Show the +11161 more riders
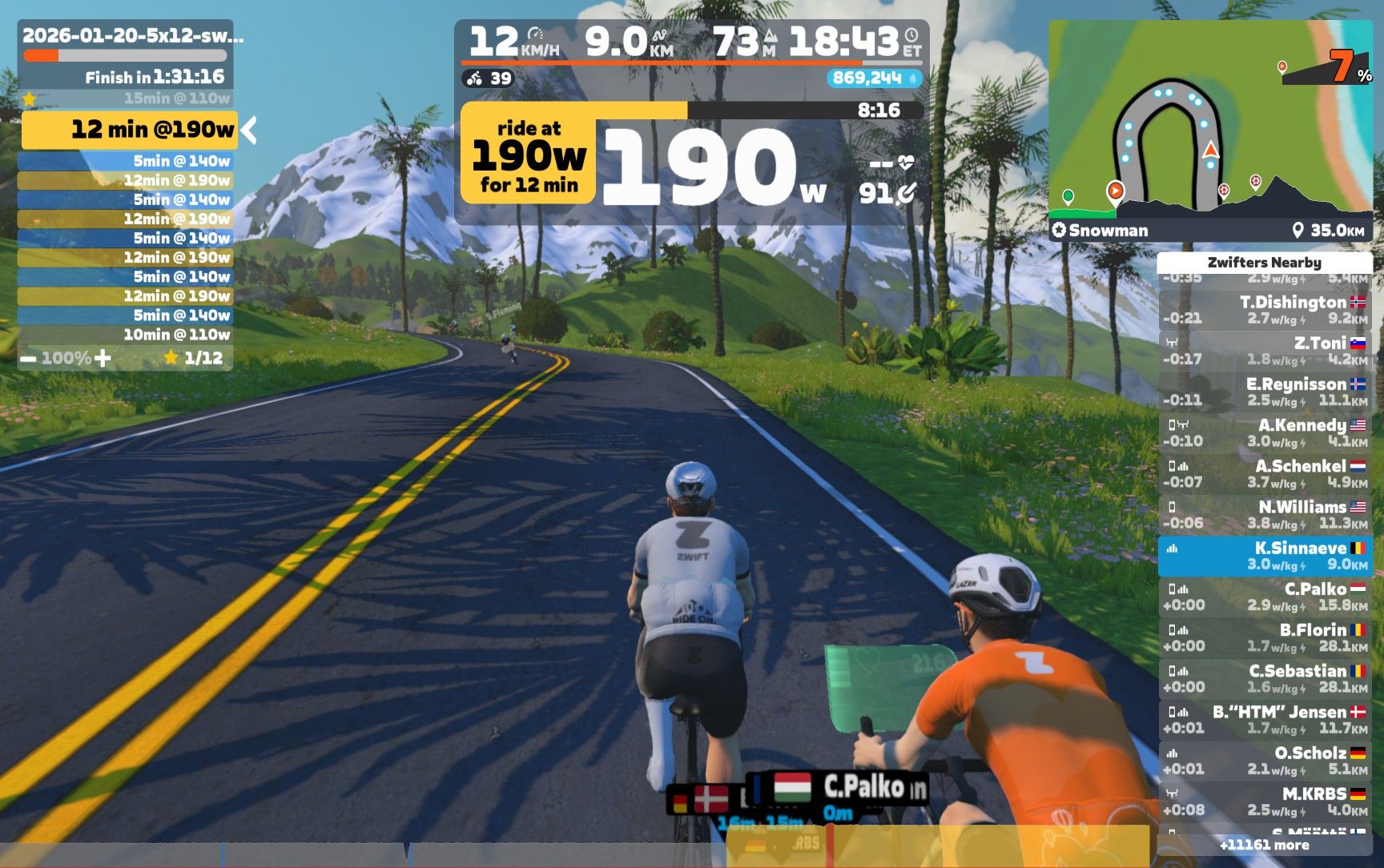The width and height of the screenshot is (1384, 868). [1264, 845]
